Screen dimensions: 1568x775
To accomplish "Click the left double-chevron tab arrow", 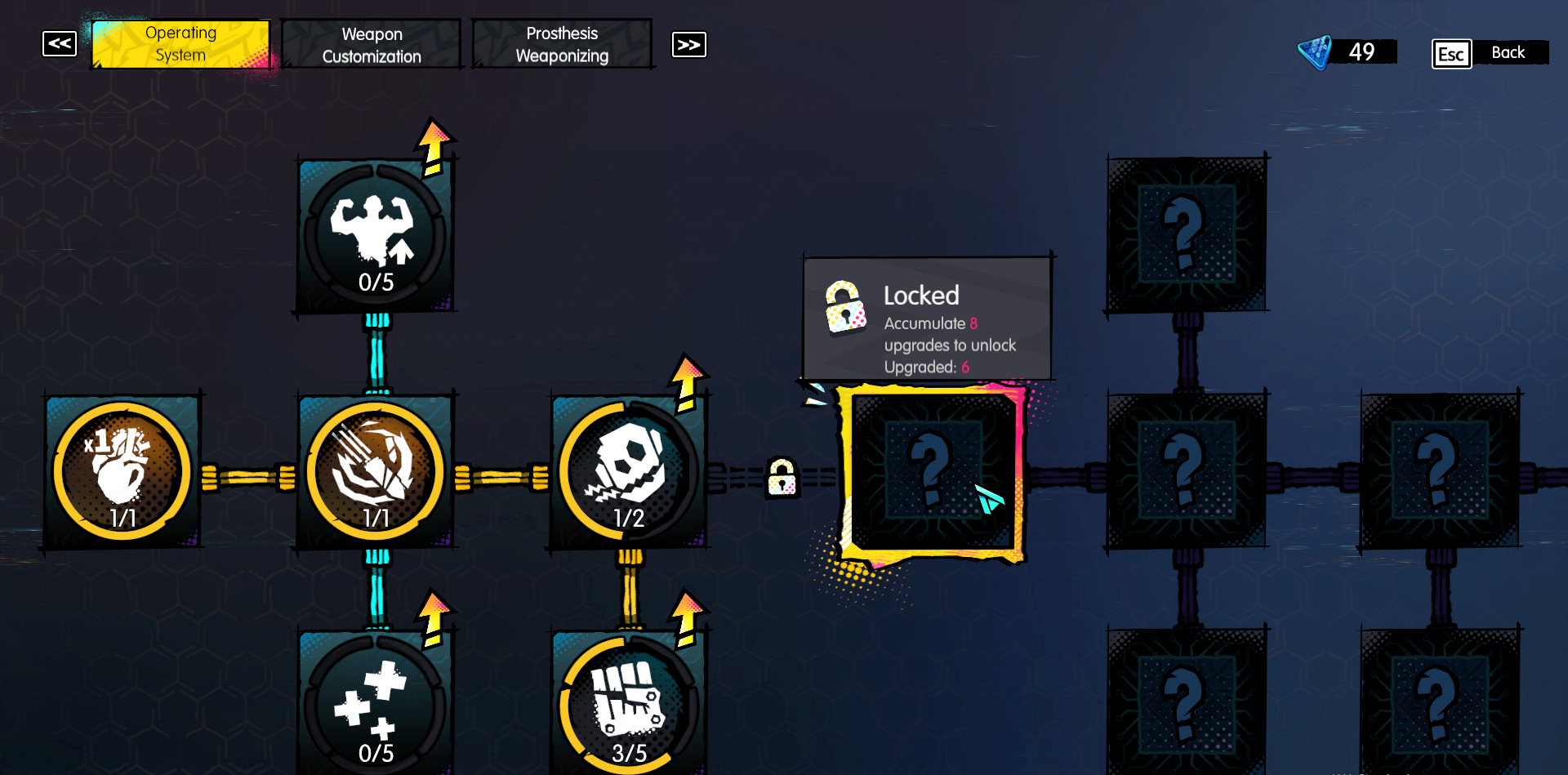I will pos(58,44).
